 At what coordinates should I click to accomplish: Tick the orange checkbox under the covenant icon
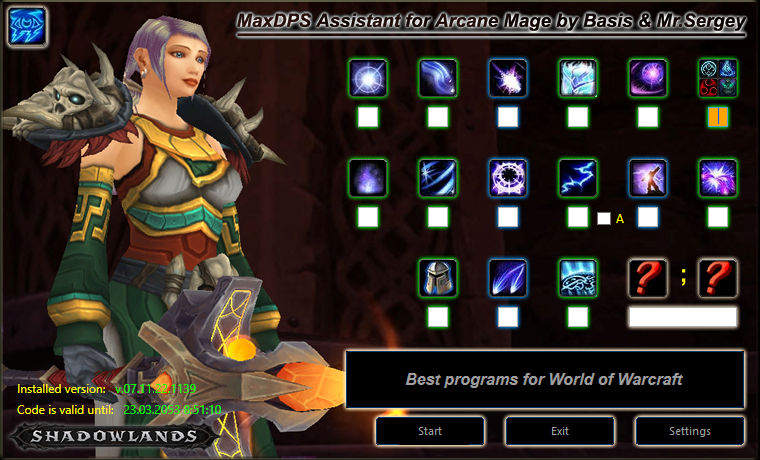click(x=717, y=117)
